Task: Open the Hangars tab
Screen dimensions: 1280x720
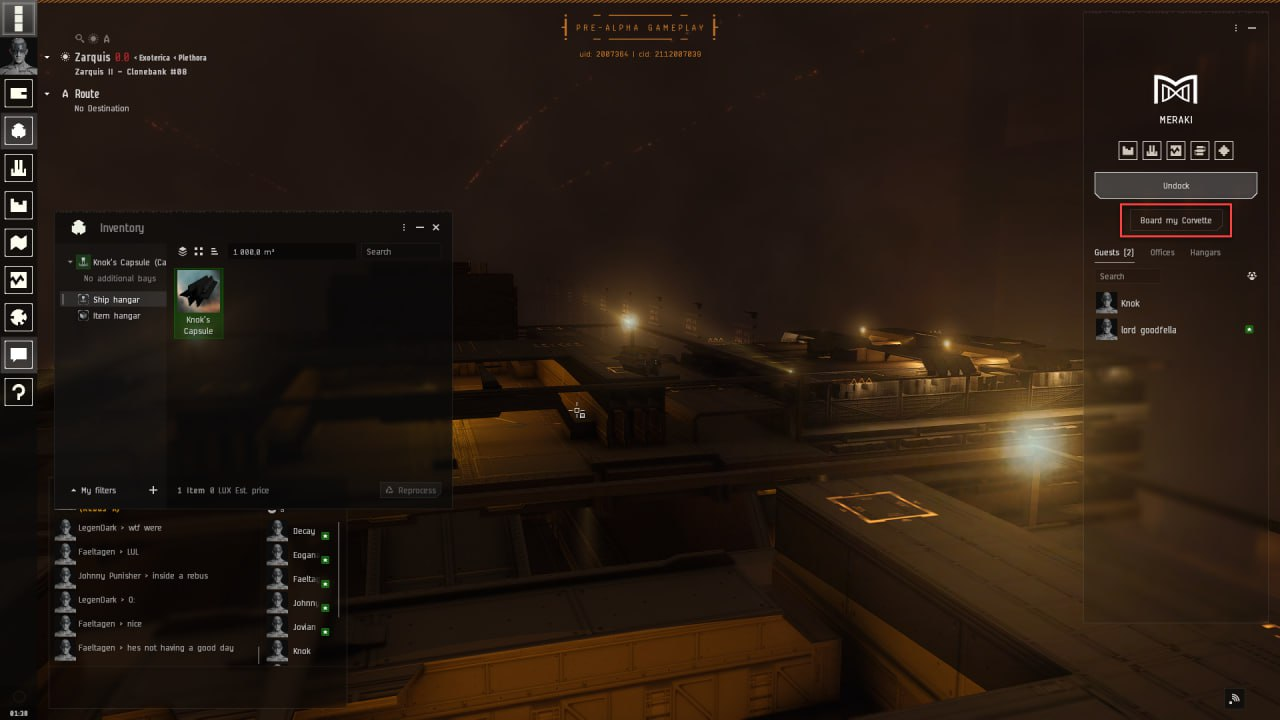Action: point(1205,252)
